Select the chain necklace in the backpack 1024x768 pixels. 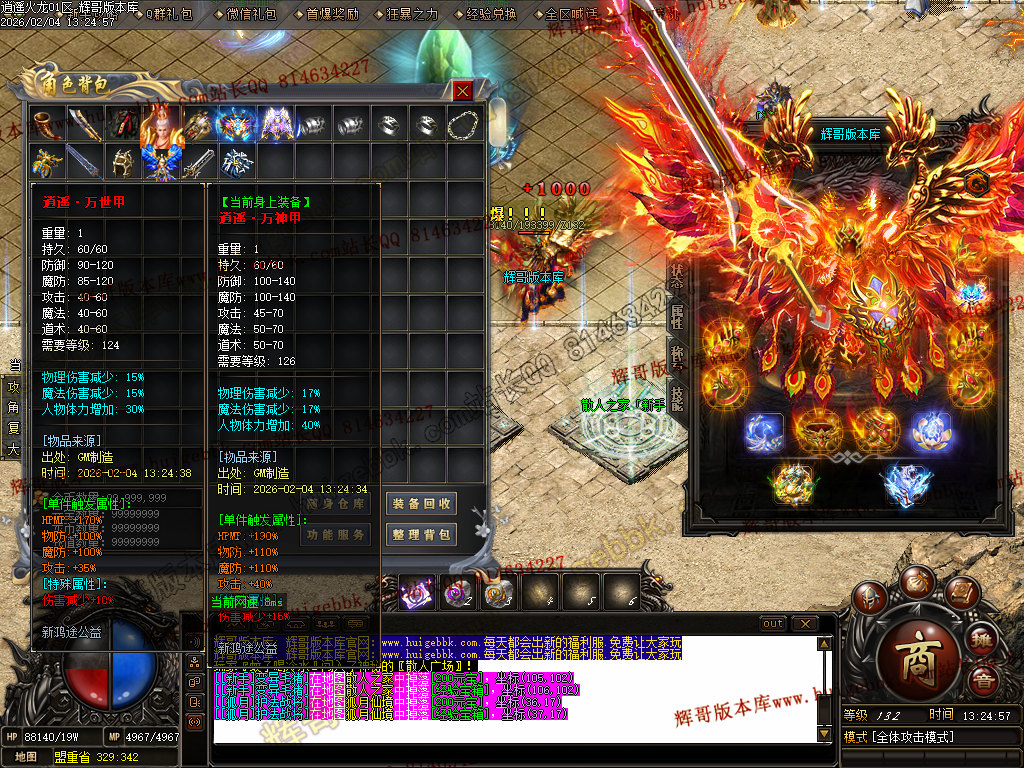(x=463, y=124)
